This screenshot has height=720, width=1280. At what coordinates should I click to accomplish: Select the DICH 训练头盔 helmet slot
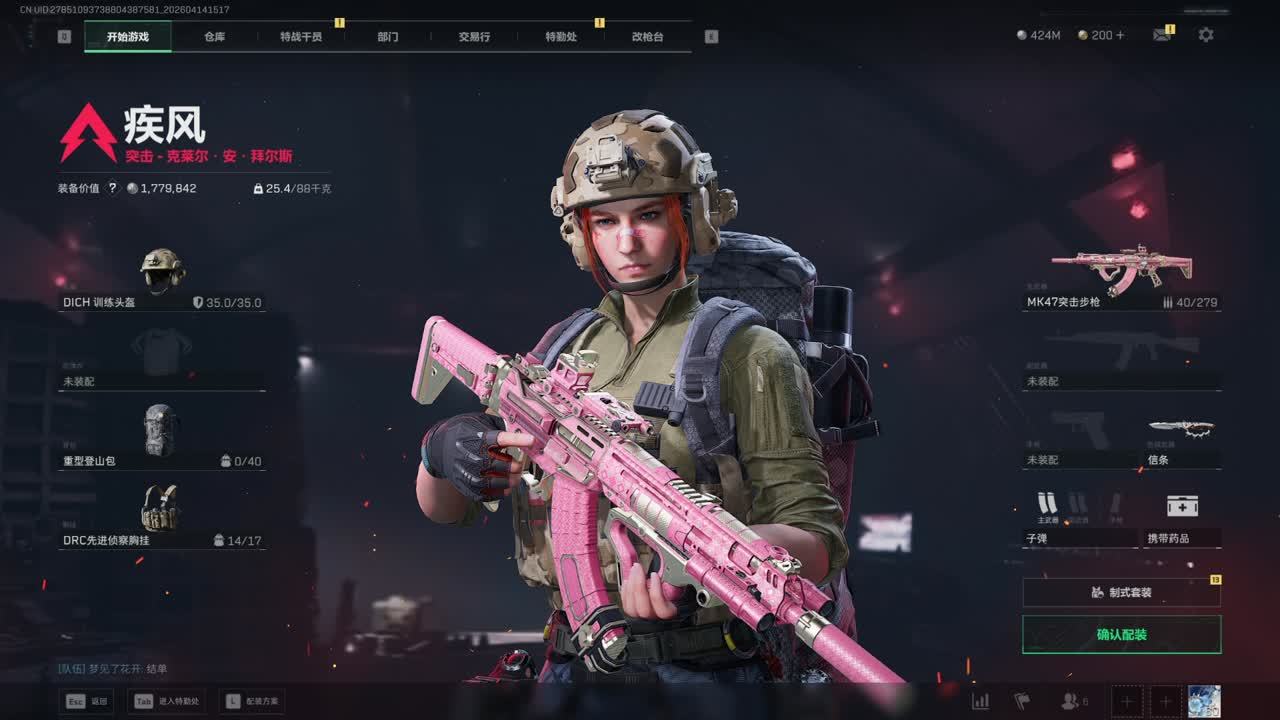click(162, 279)
